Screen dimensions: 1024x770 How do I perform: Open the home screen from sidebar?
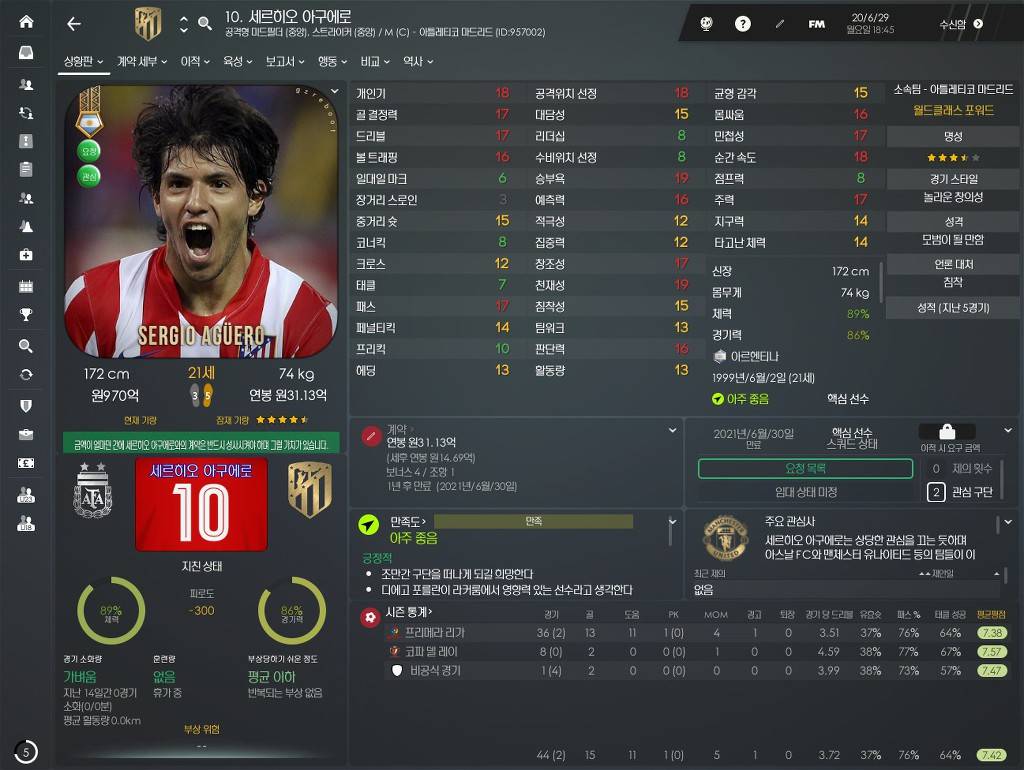point(26,21)
